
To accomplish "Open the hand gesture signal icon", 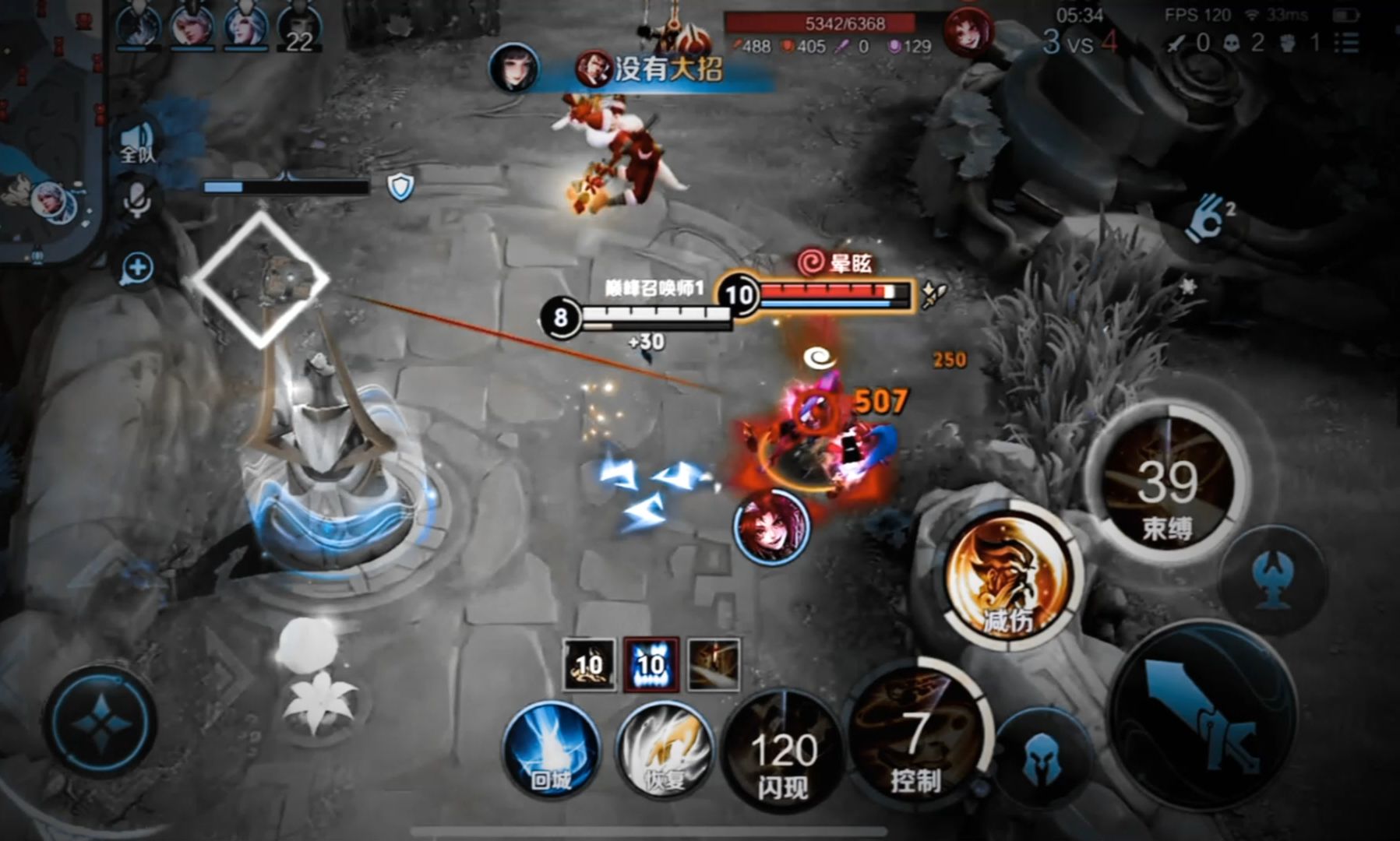I will [1206, 218].
